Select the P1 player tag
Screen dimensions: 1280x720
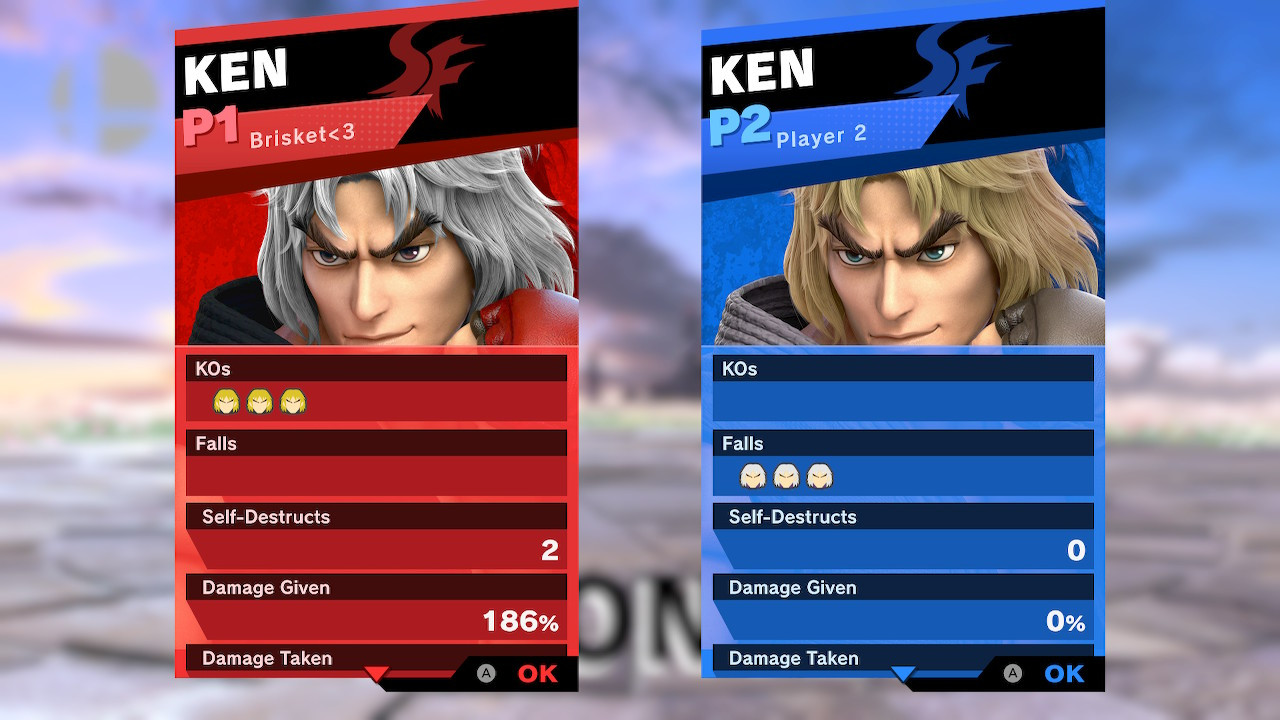210,122
